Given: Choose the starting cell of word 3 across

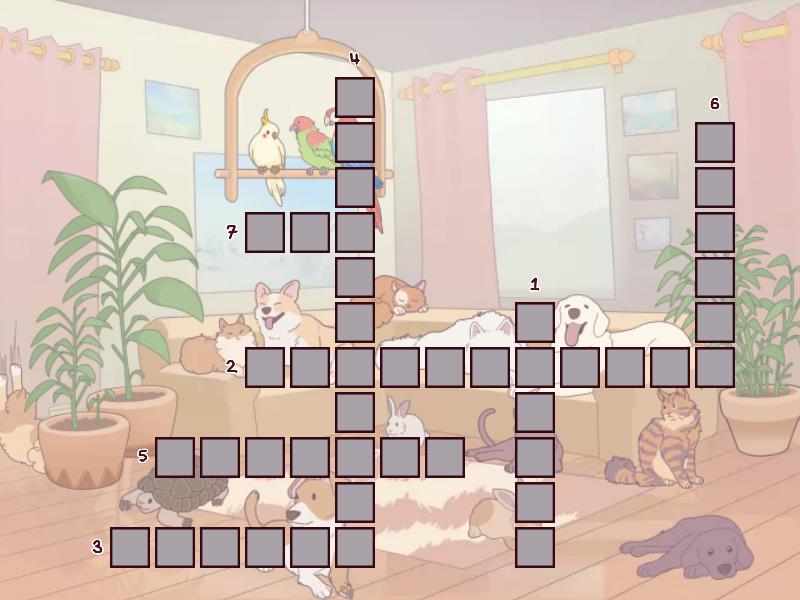Looking at the screenshot, I should (130, 547).
